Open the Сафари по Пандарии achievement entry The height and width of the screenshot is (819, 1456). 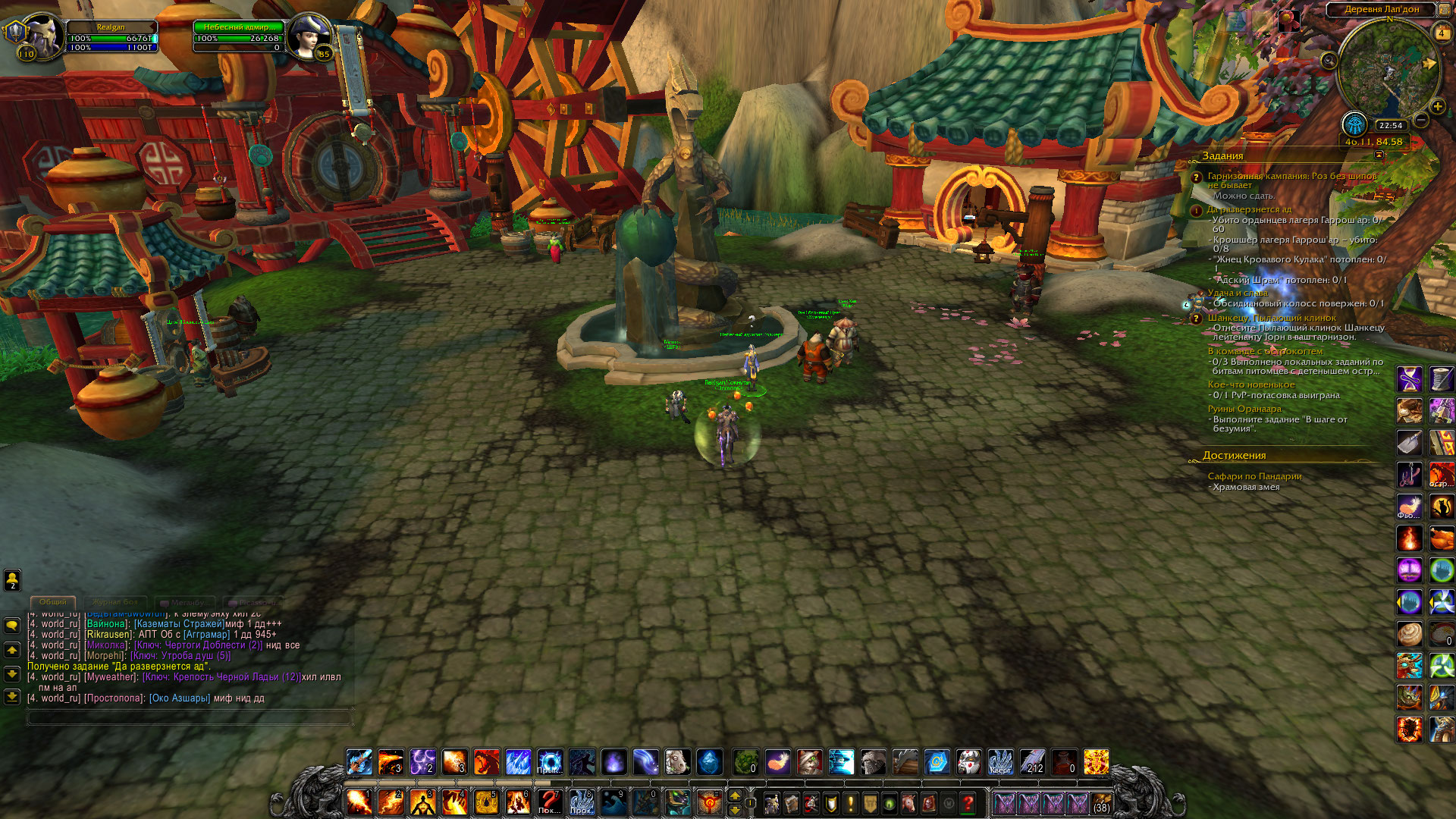click(1254, 476)
